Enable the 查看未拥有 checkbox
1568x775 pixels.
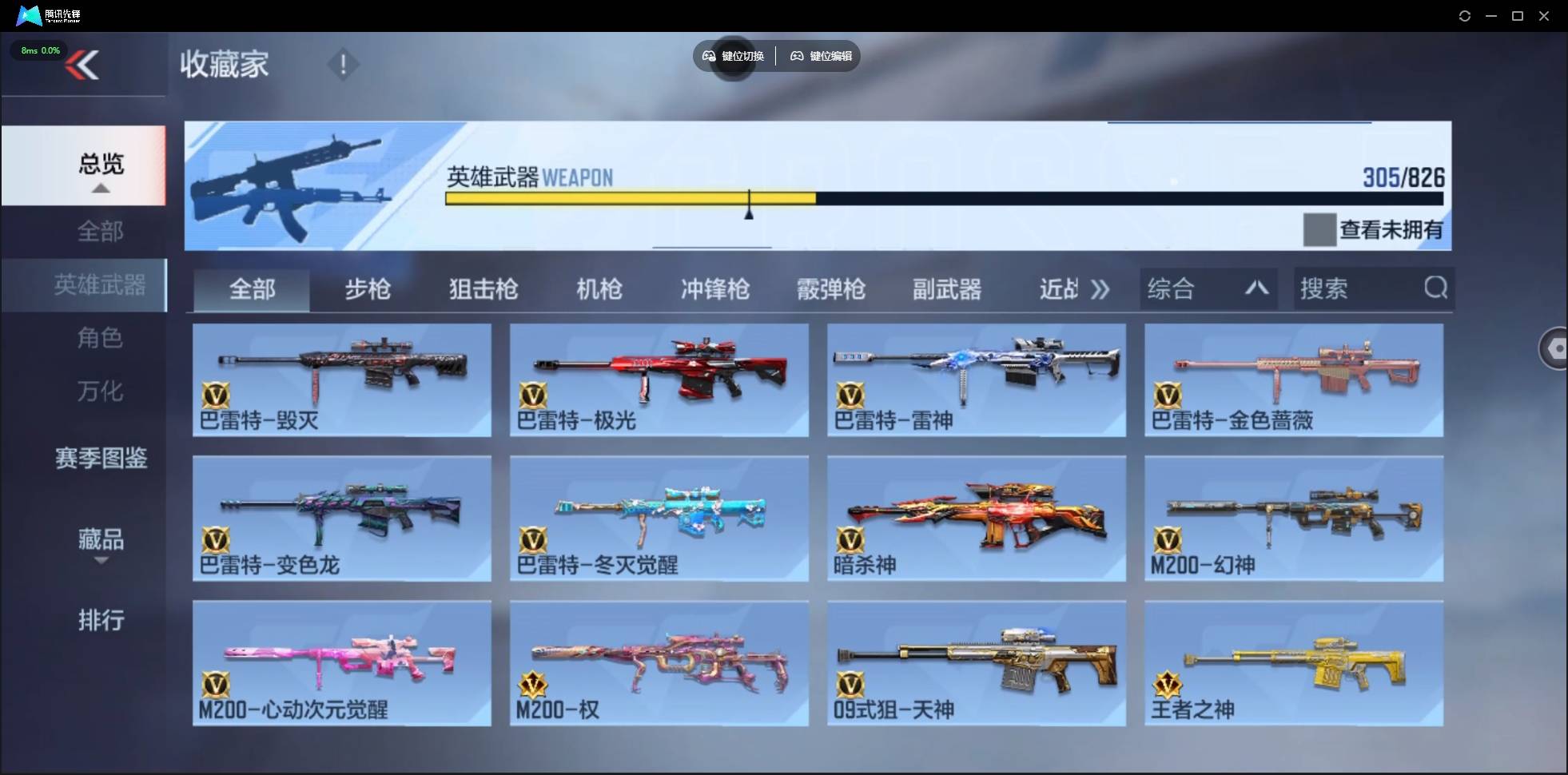tap(1320, 230)
